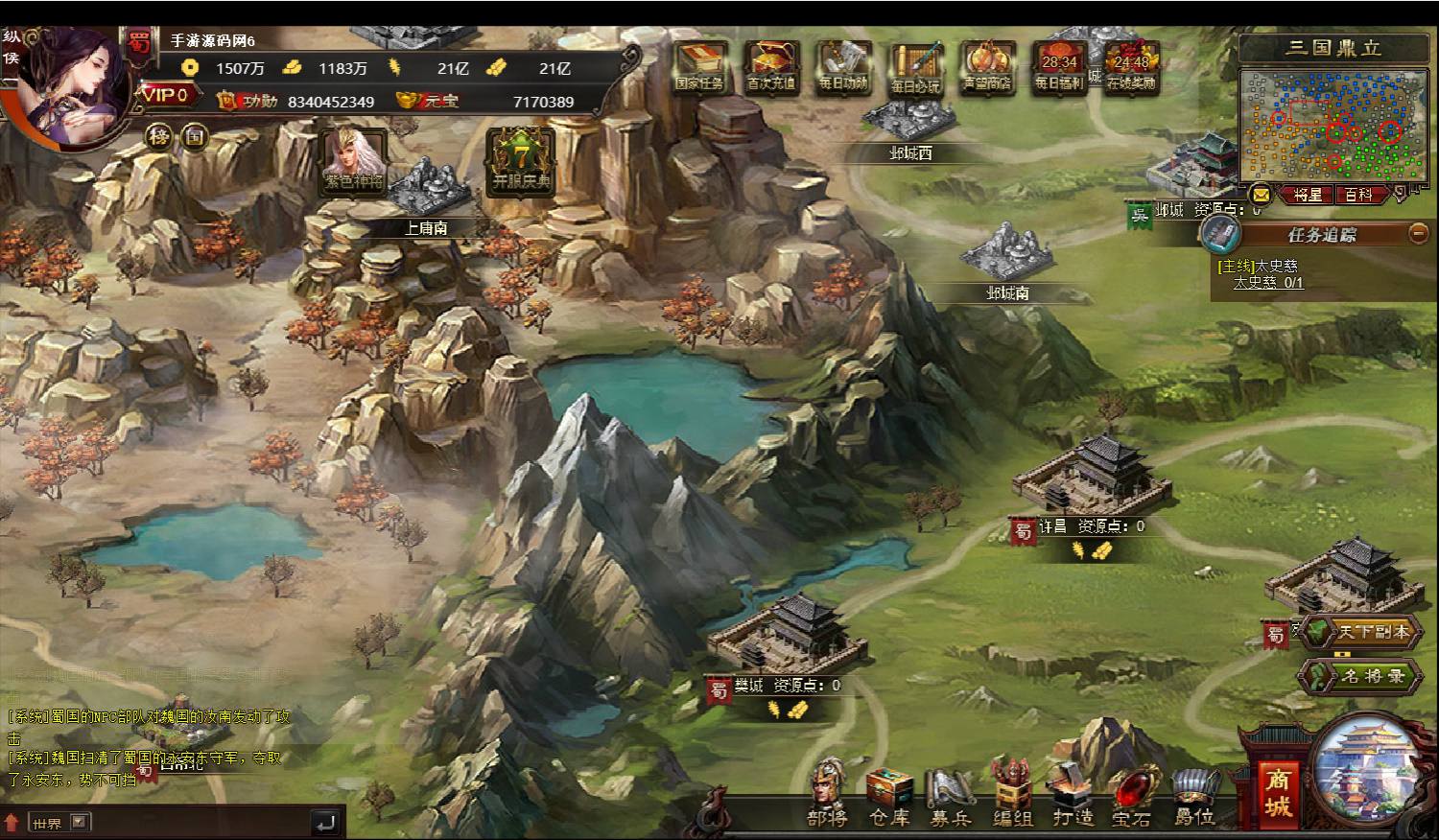Image resolution: width=1439 pixels, height=840 pixels.
Task: Open the 声望商店 prestige shop icon
Action: point(987,65)
